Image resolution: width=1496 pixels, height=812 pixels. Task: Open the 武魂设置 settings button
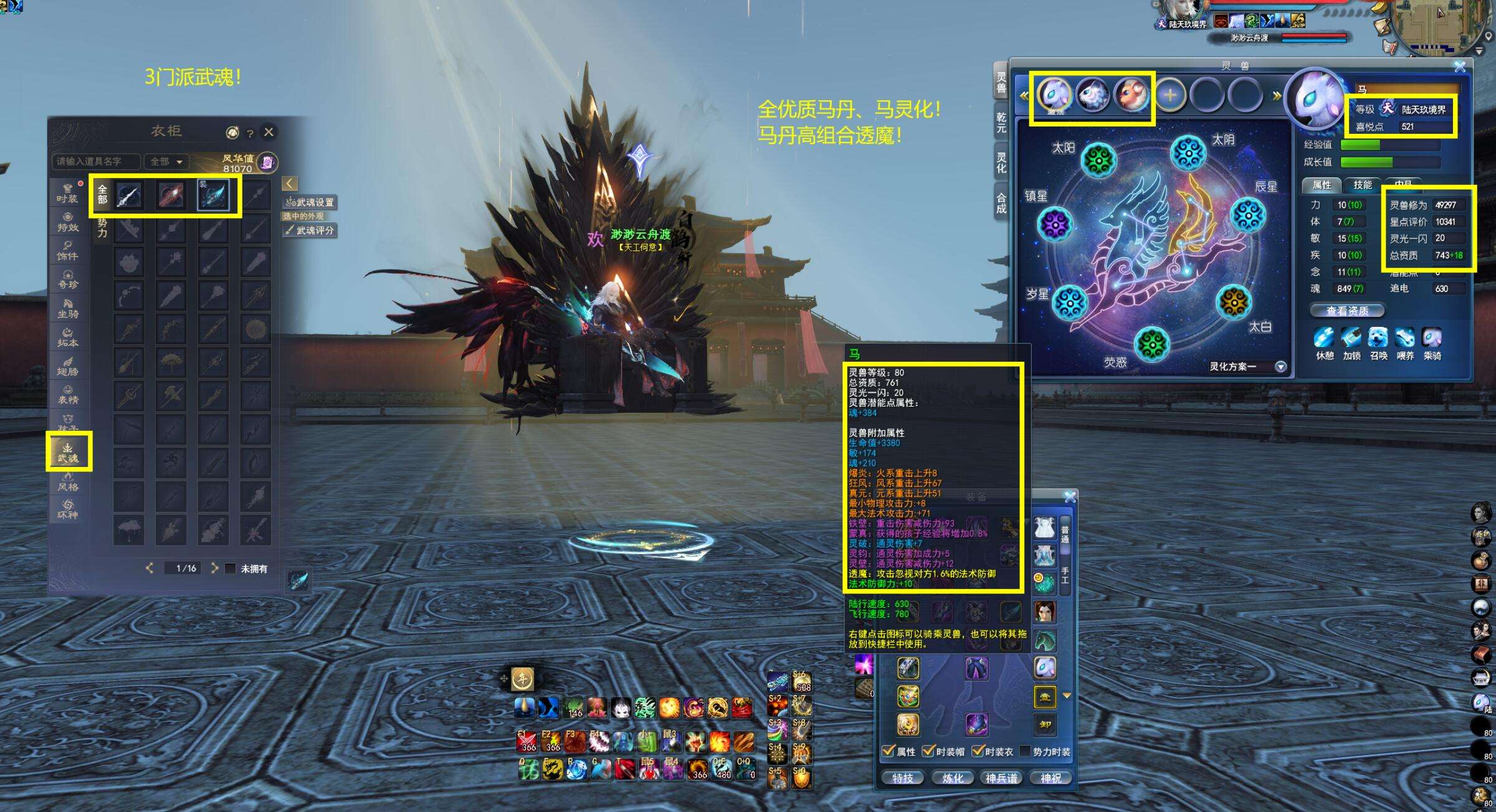click(310, 202)
